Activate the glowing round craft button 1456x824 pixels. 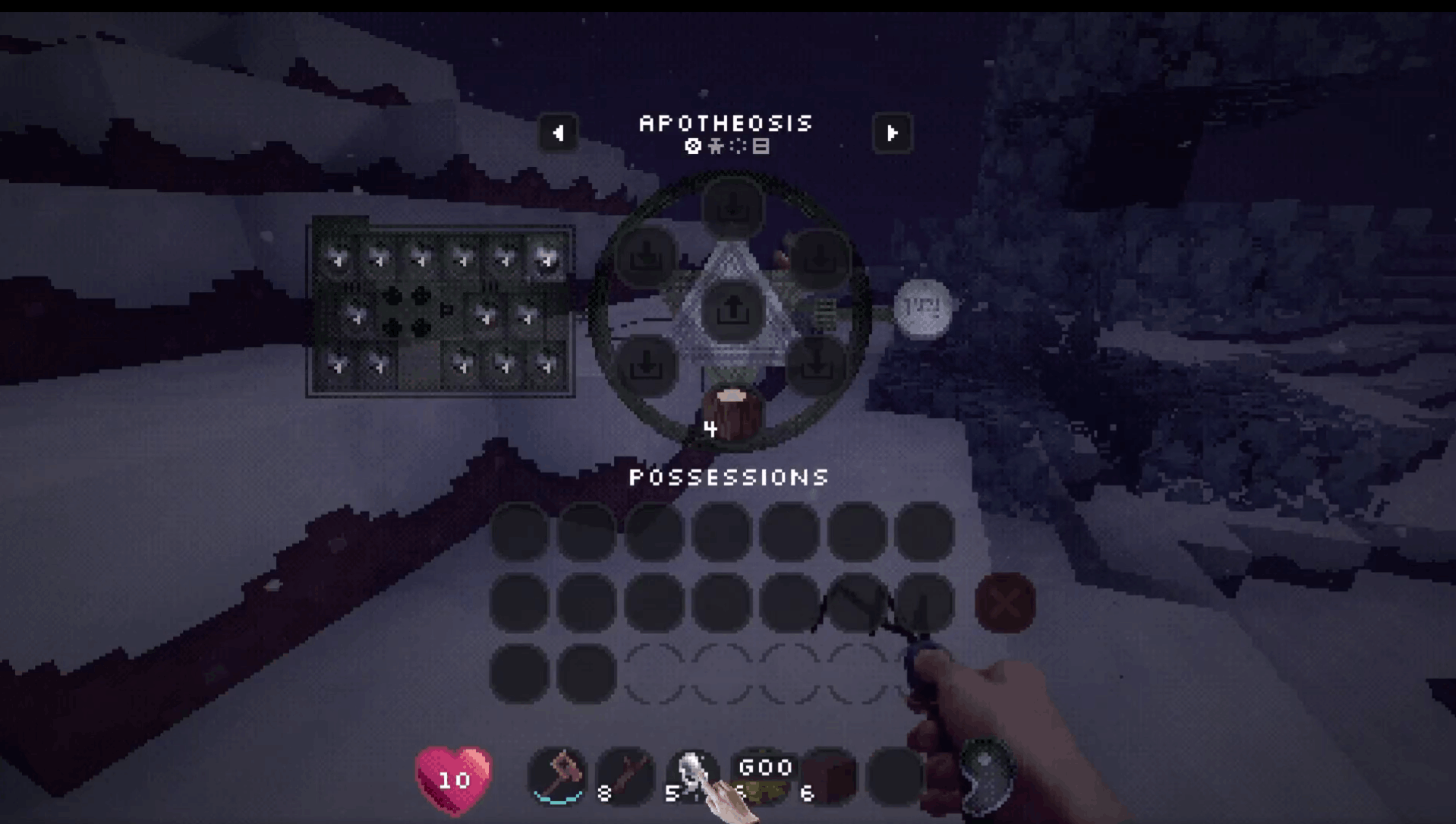922,308
